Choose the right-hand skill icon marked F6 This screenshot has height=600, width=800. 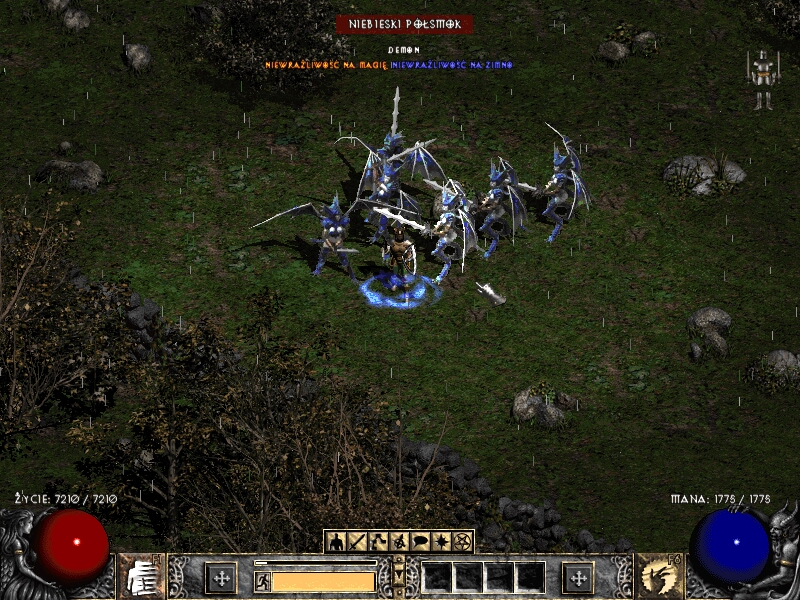tap(660, 577)
